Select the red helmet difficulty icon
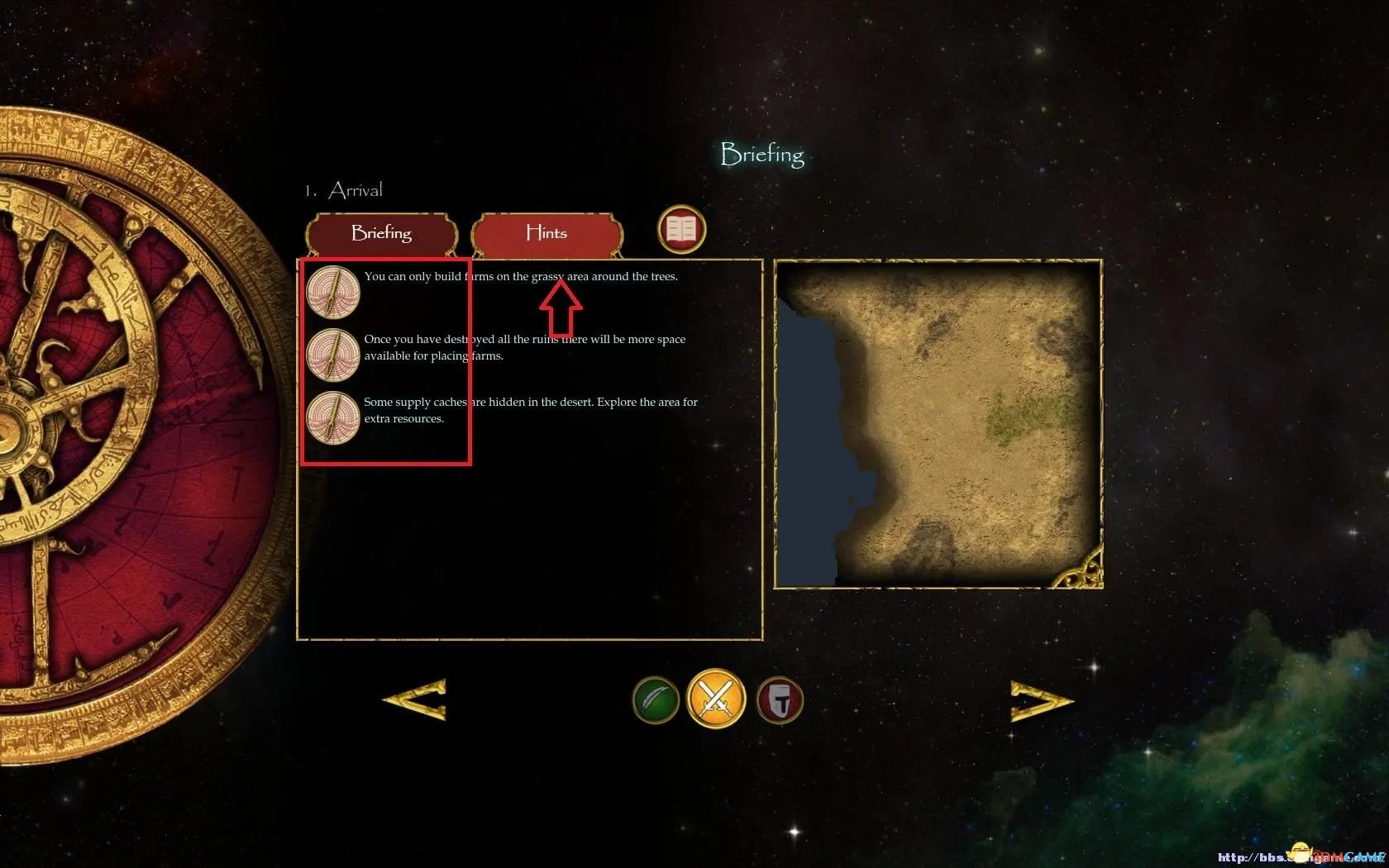Image resolution: width=1389 pixels, height=868 pixels. [780, 700]
